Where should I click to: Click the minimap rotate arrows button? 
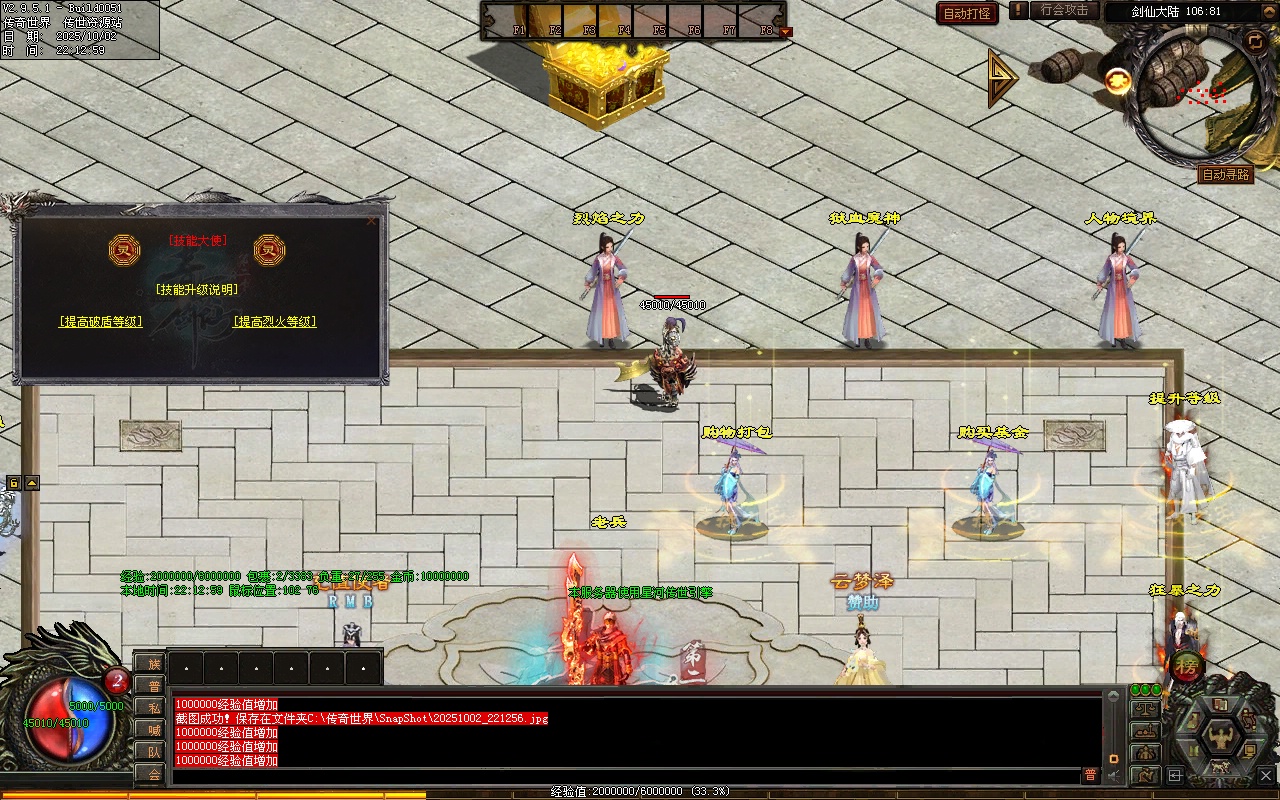[1254, 41]
